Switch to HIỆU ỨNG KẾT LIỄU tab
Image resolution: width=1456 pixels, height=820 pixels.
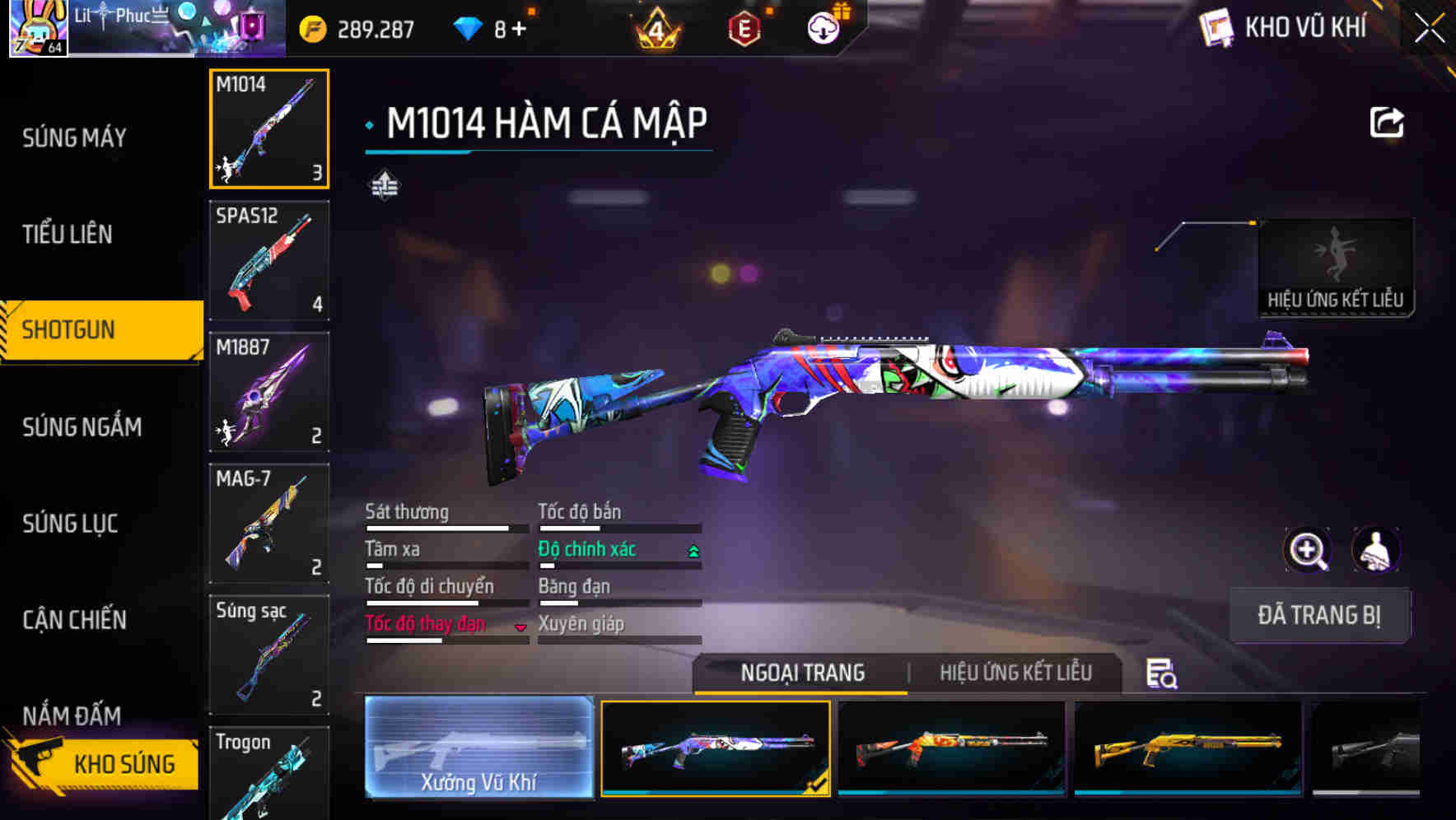coord(1015,673)
